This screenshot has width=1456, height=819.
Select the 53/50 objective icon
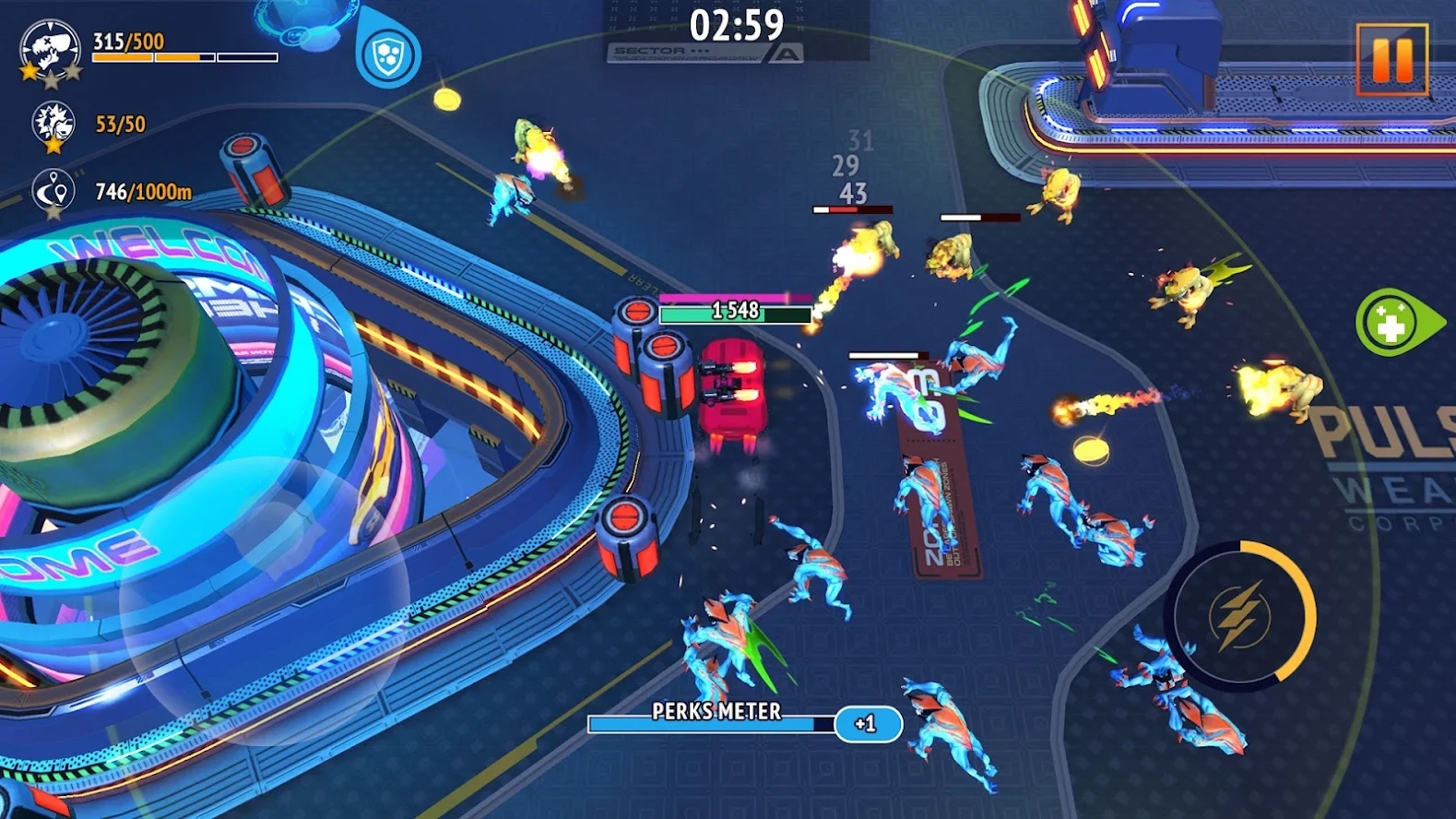(x=52, y=125)
